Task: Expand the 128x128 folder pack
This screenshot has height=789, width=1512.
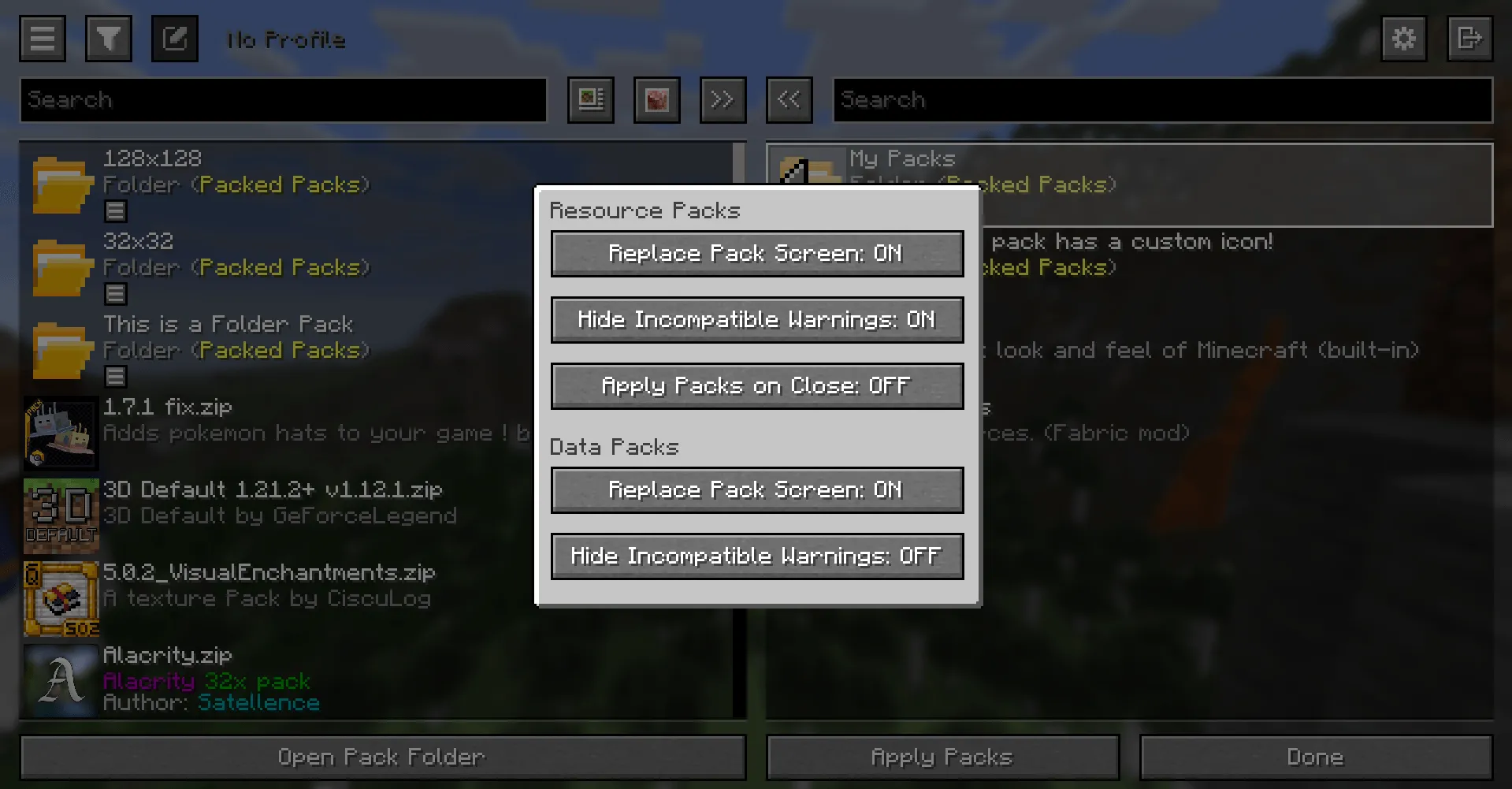Action: (x=115, y=210)
